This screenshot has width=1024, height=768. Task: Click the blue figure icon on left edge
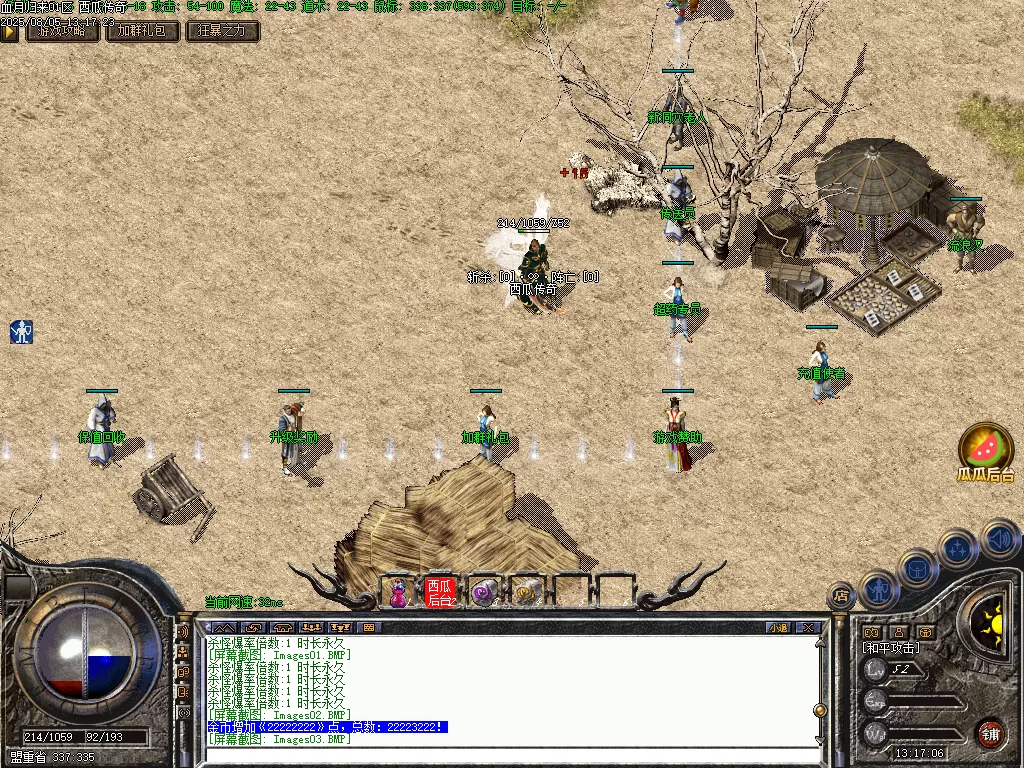point(21,332)
